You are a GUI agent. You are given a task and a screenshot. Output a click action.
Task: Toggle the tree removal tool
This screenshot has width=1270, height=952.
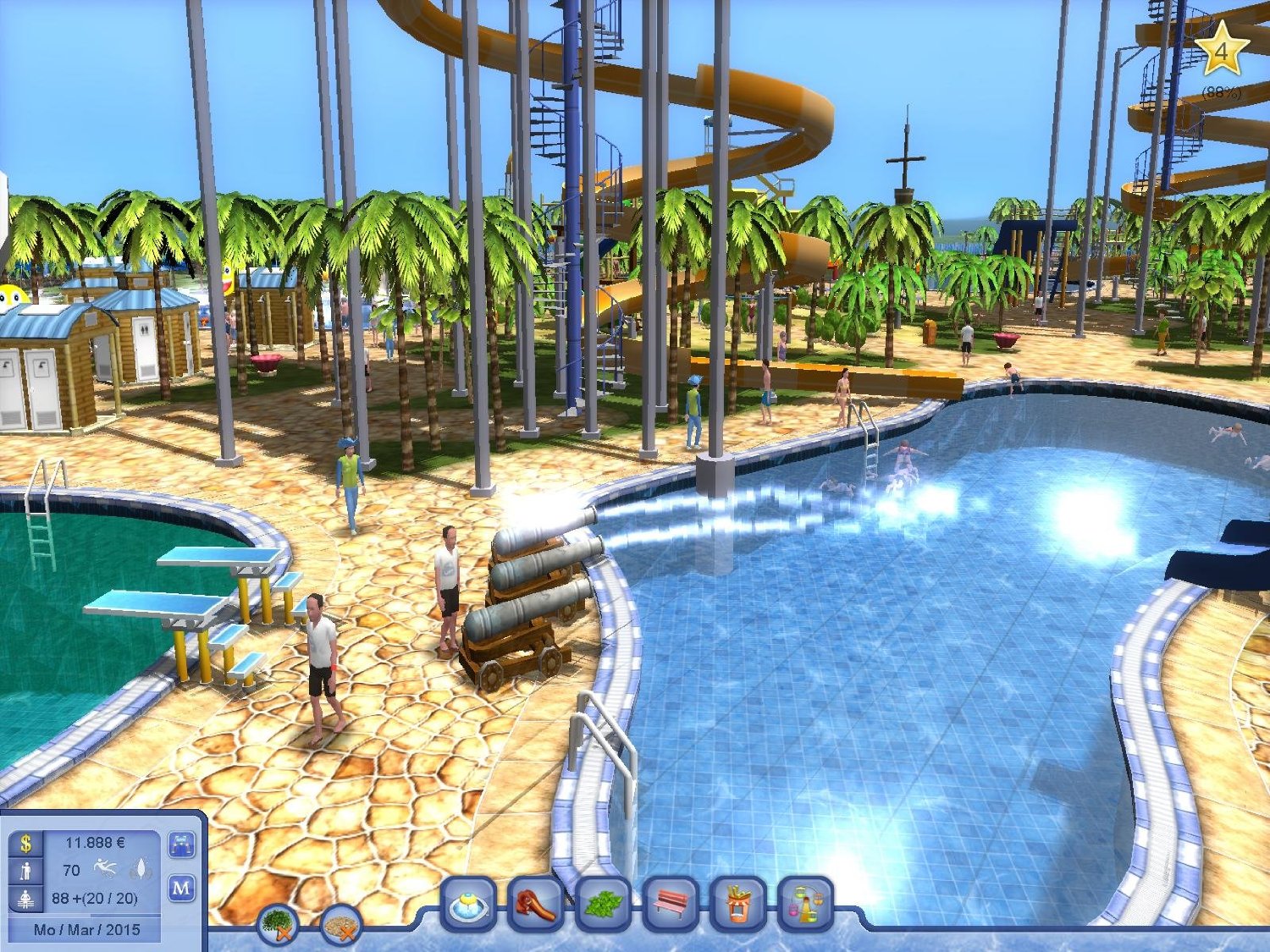tap(279, 924)
